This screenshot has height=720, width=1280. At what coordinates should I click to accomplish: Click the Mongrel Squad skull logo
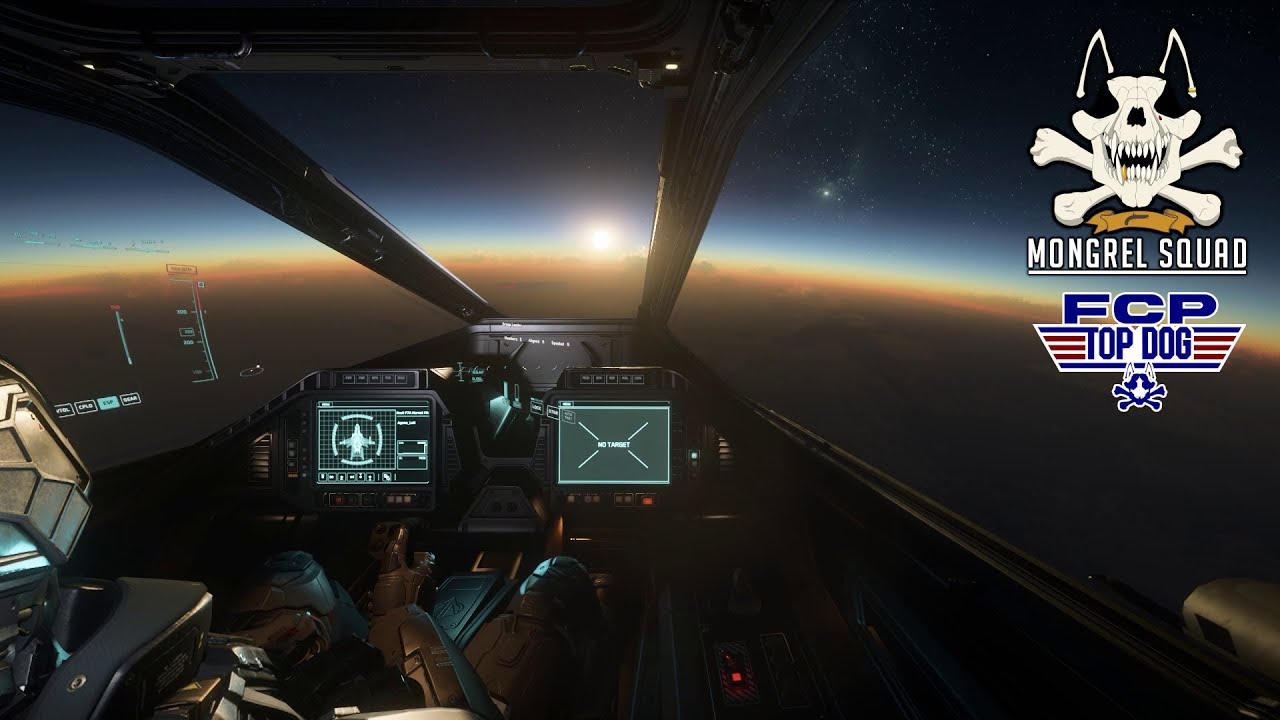coord(1136,130)
